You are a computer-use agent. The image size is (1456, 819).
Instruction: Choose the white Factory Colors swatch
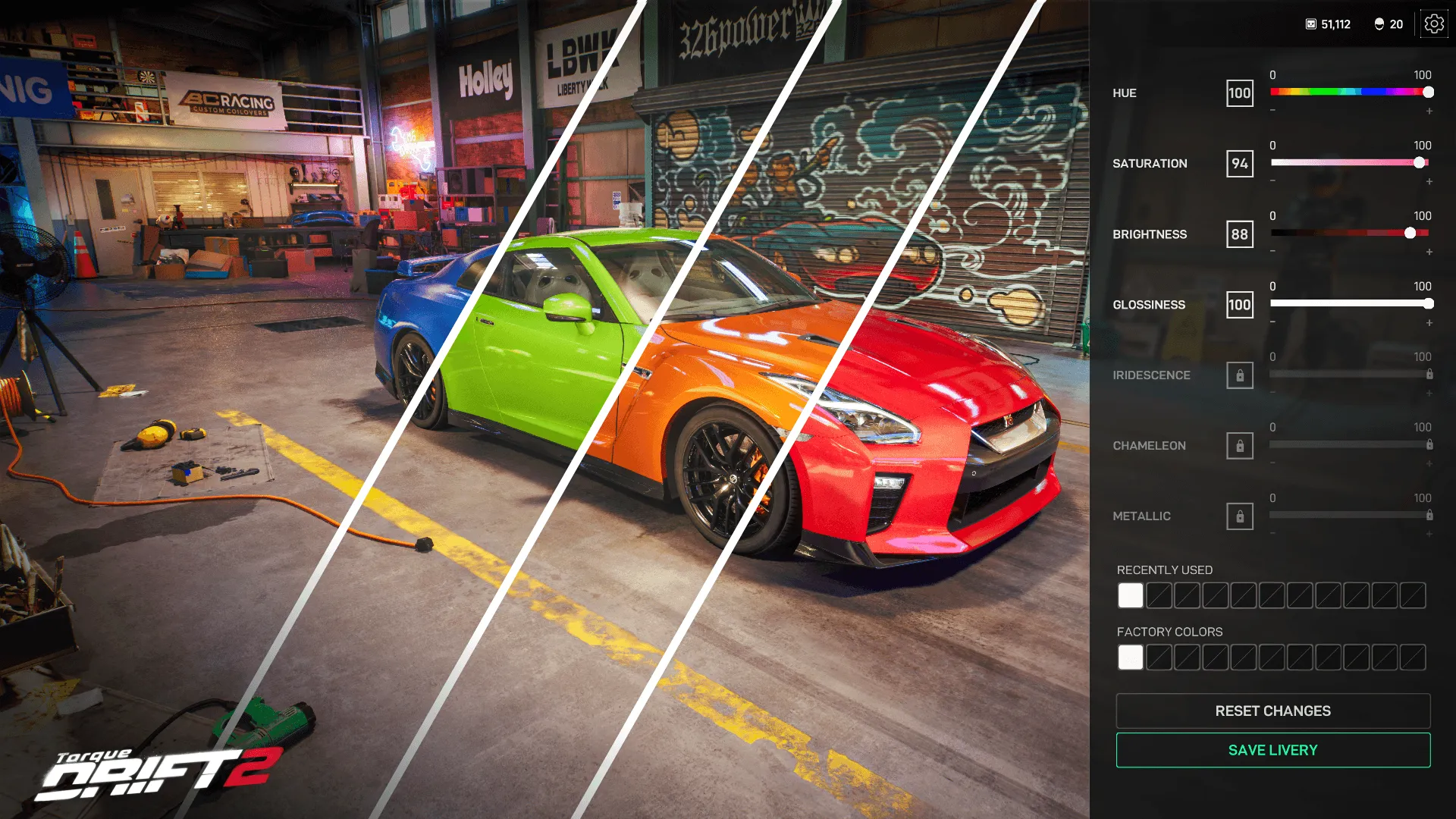click(1130, 657)
